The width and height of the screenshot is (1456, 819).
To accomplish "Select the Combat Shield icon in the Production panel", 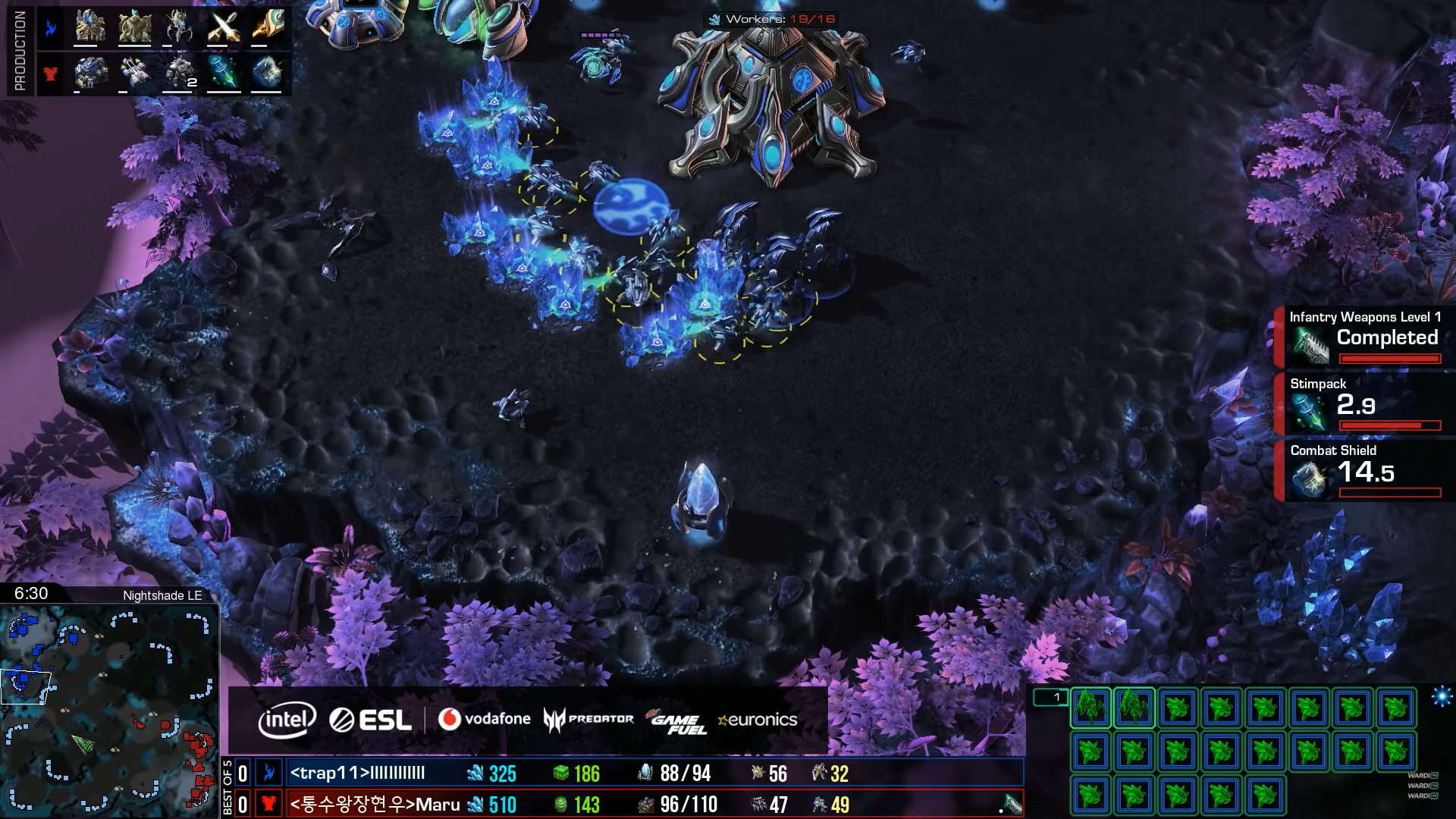I will coord(267,73).
